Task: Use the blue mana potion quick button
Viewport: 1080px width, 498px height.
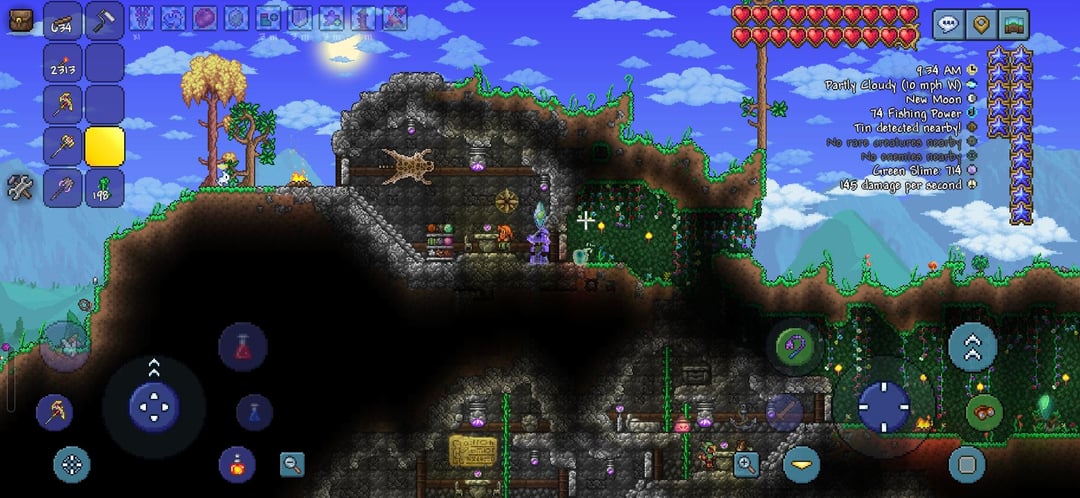Action: [x=254, y=411]
